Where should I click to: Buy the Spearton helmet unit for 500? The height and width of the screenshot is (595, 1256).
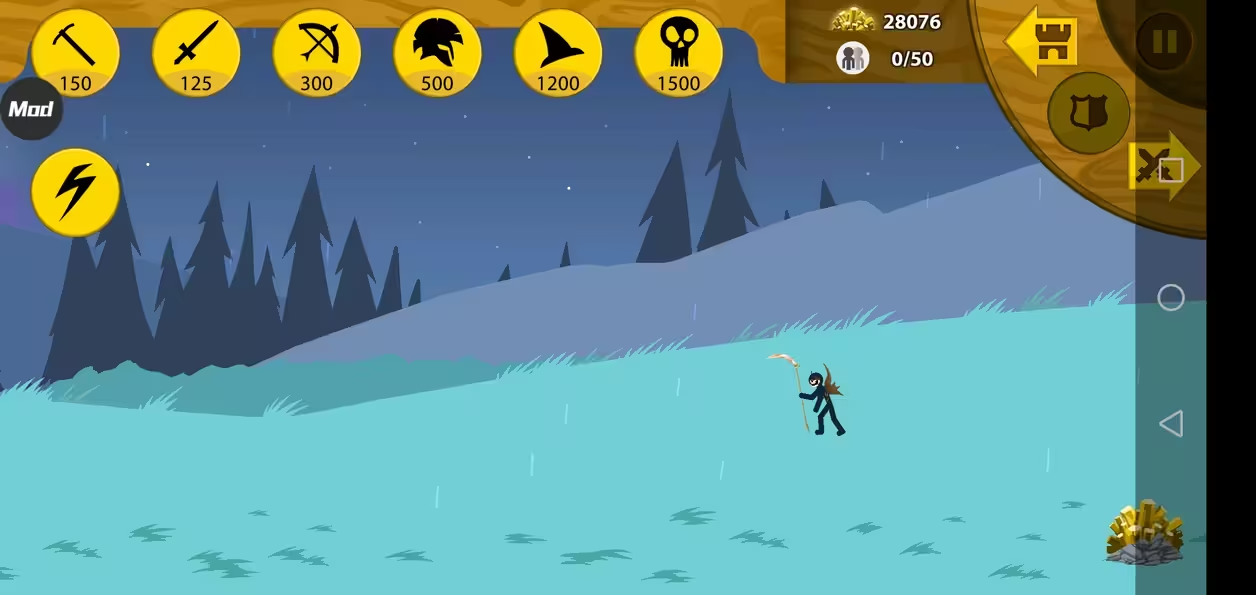coord(437,52)
